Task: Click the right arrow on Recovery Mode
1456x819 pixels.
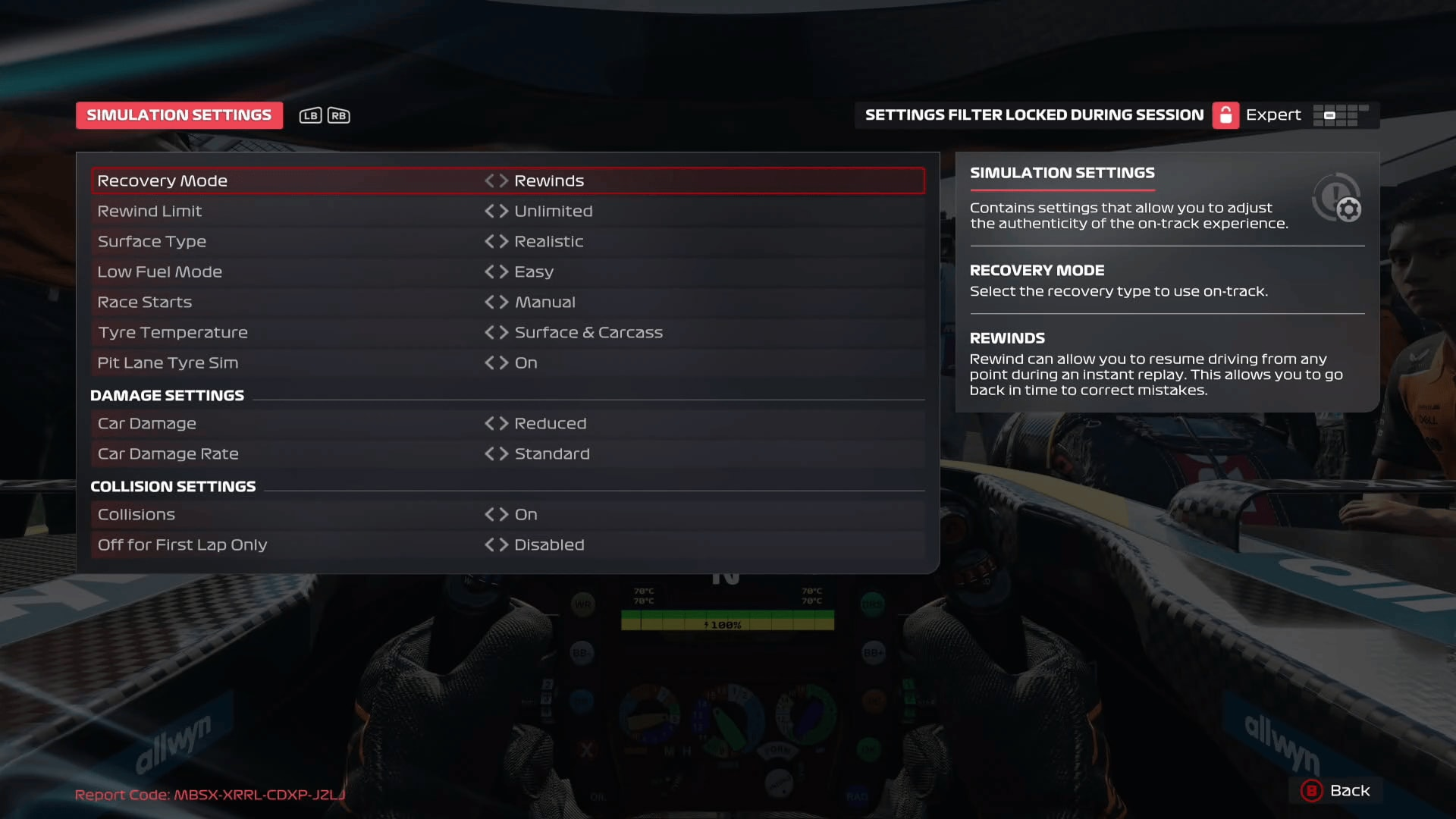Action: (504, 180)
